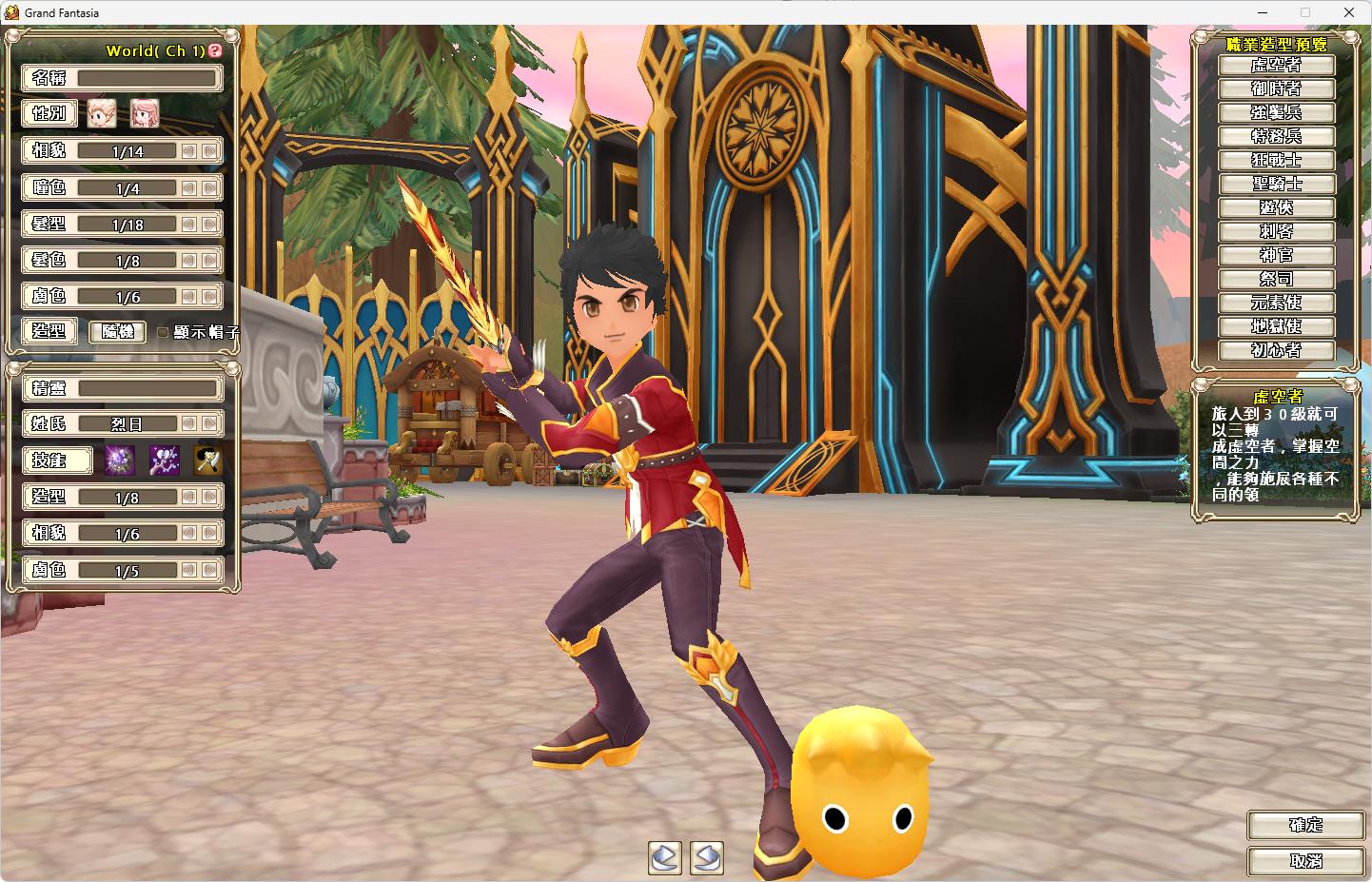Viewport: 1372px width, 882px height.
Task: Preview the 狂戰士 class outfit
Action: (1276, 160)
